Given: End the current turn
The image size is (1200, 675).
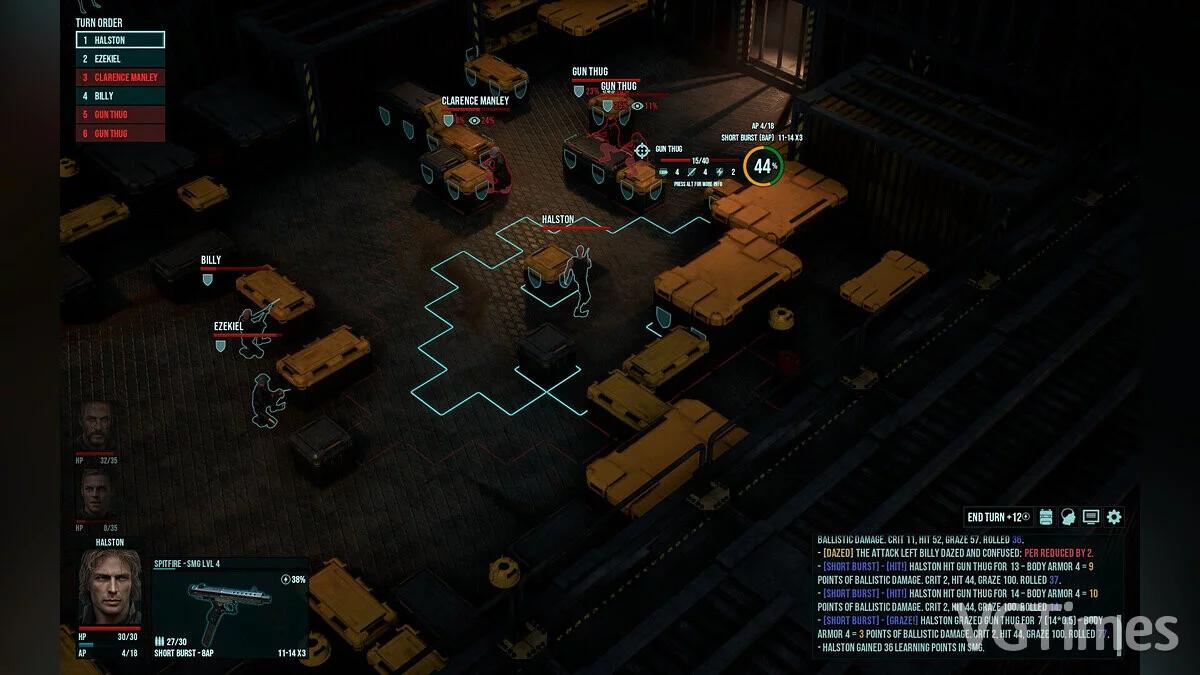Looking at the screenshot, I should [998, 517].
